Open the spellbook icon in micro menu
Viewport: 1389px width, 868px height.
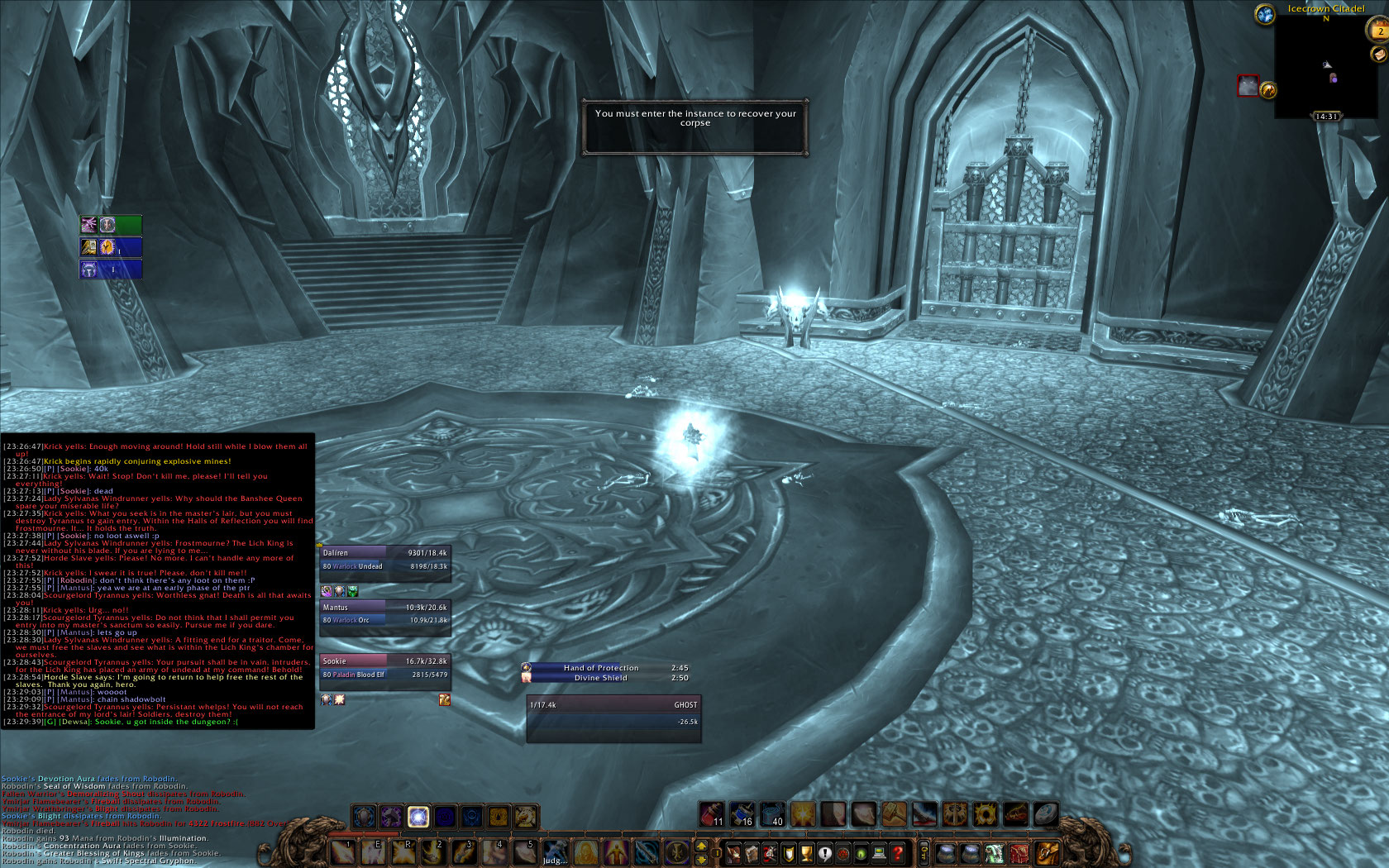tap(752, 852)
